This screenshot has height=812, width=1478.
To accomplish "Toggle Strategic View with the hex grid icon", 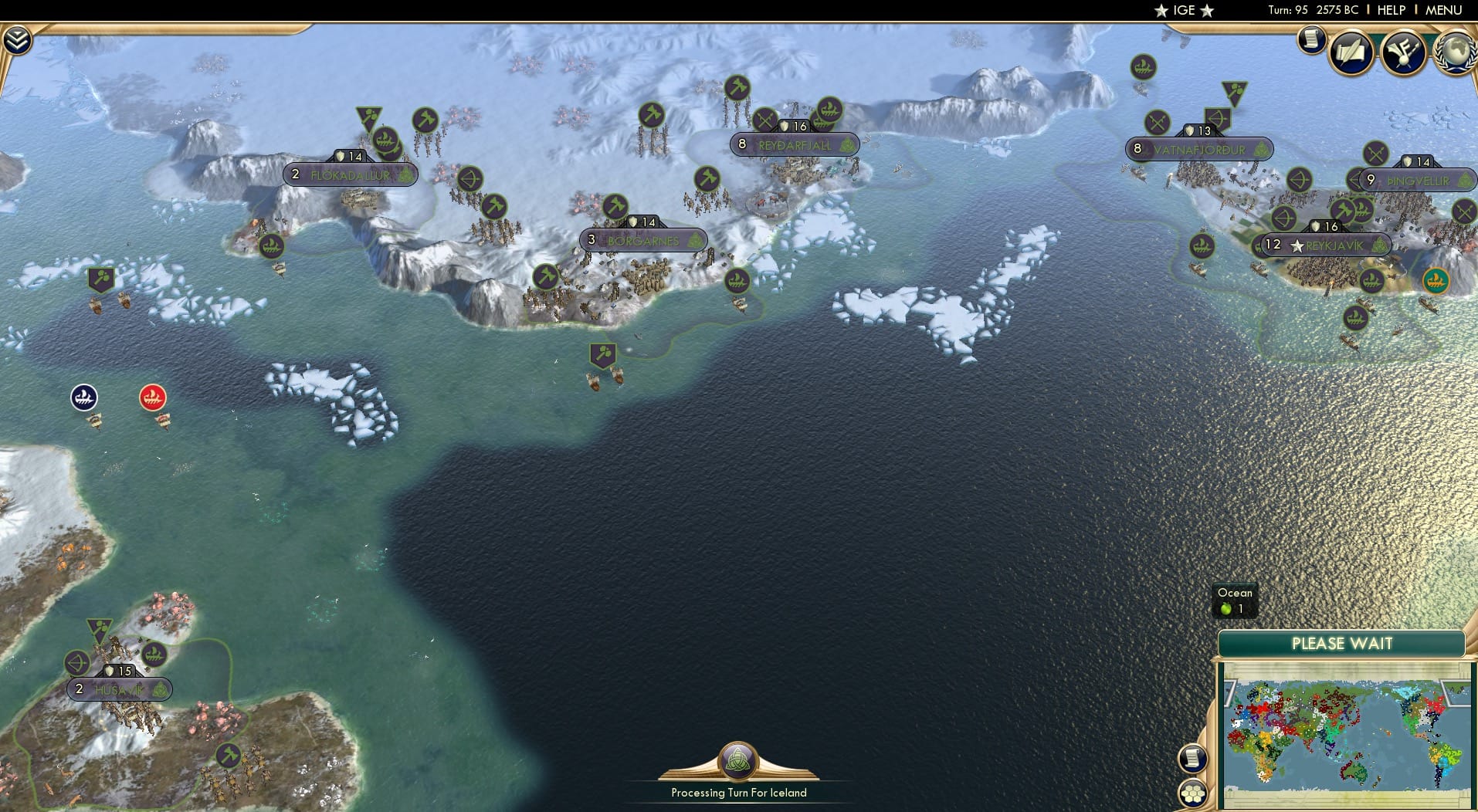I will (x=1193, y=793).
